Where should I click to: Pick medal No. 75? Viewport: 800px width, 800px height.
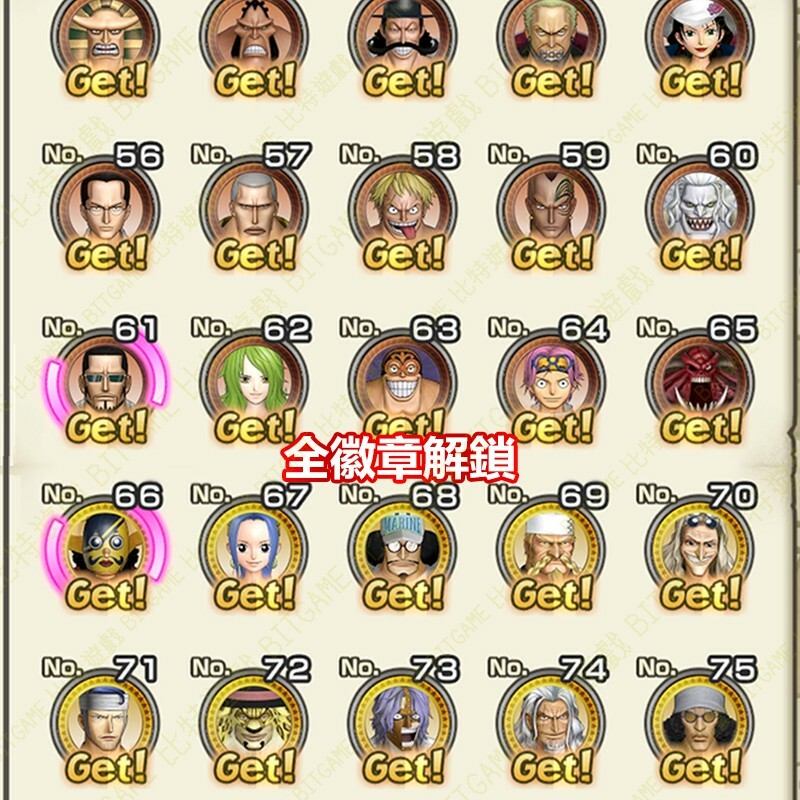tap(699, 720)
